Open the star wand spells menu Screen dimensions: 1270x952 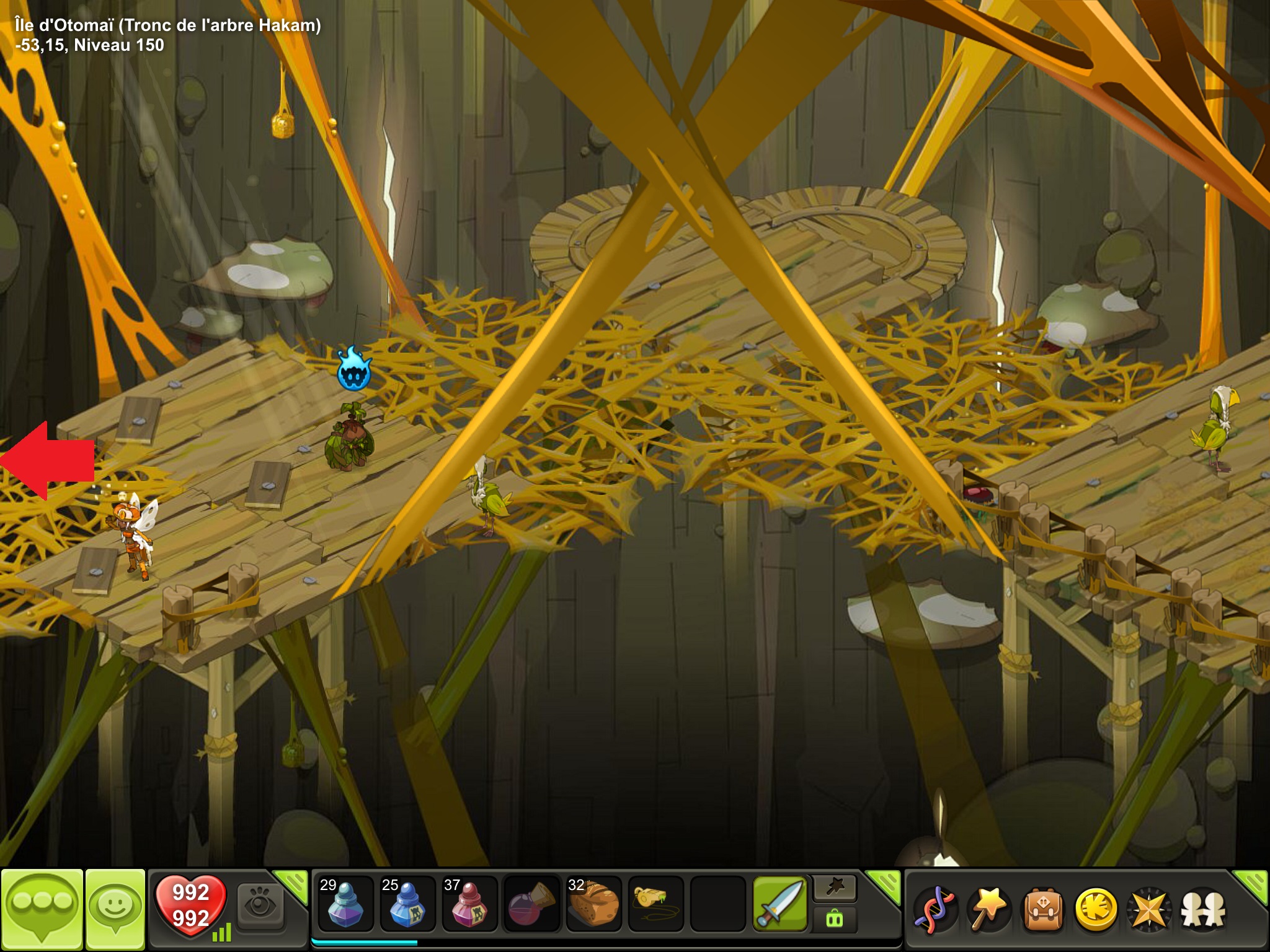tap(988, 909)
